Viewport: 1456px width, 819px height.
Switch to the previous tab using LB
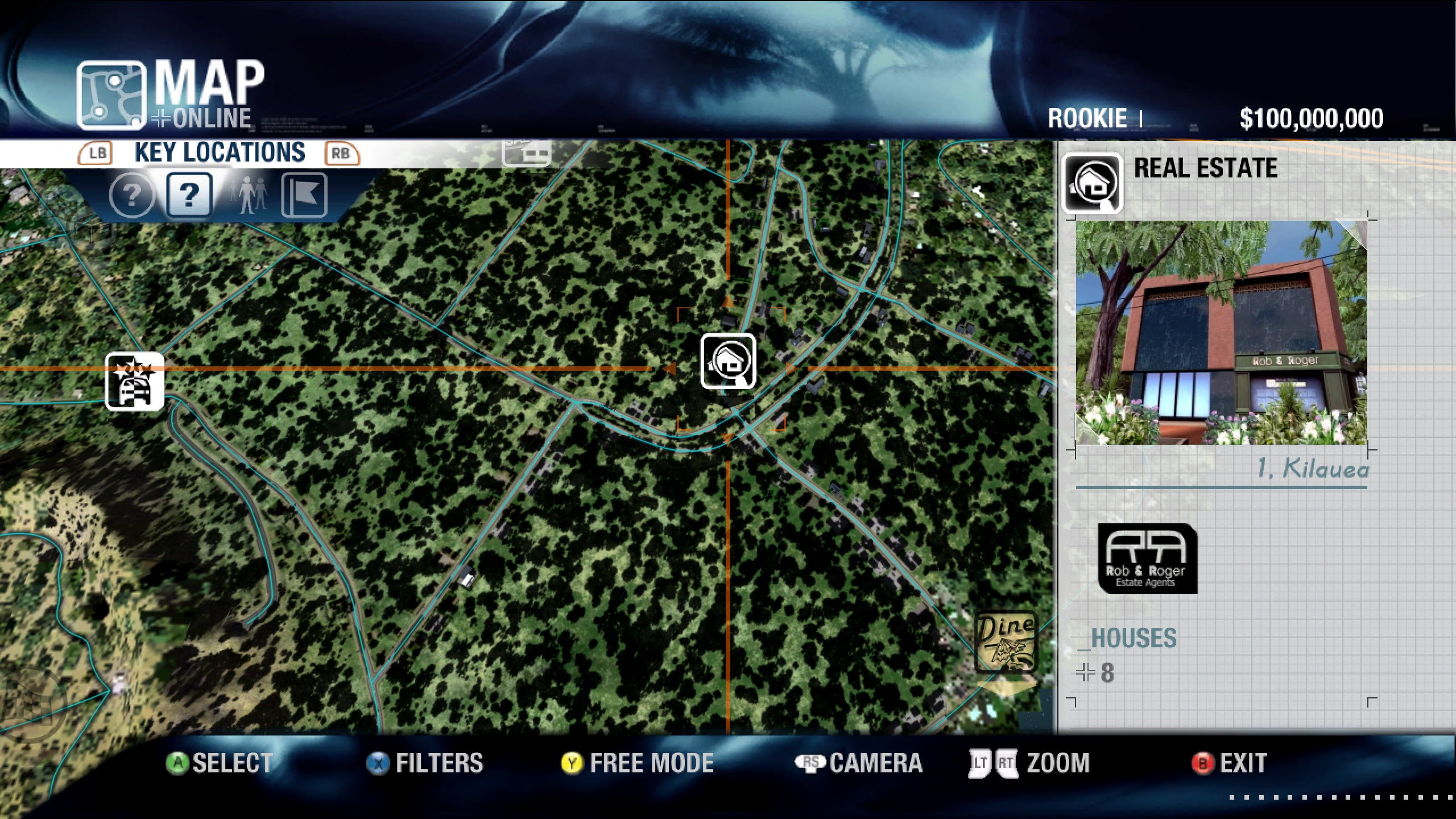point(97,153)
